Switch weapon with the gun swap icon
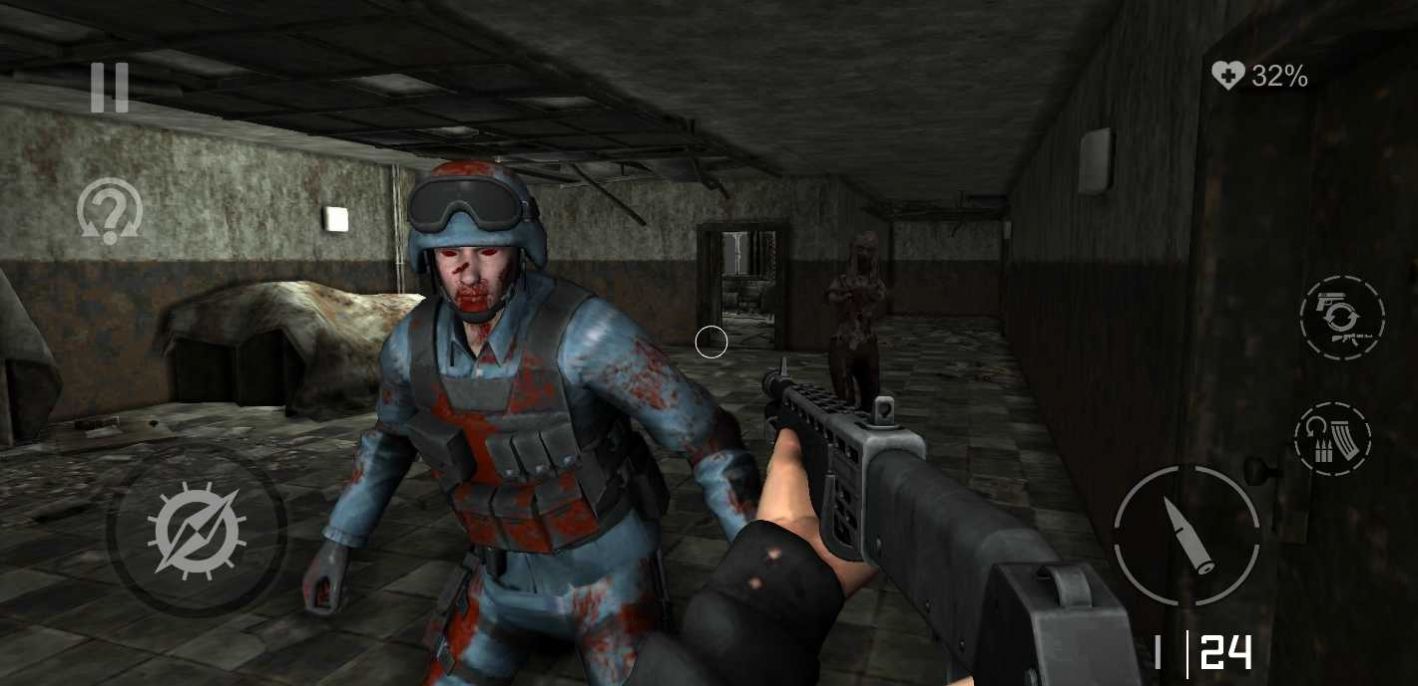The height and width of the screenshot is (686, 1418). 1342,318
